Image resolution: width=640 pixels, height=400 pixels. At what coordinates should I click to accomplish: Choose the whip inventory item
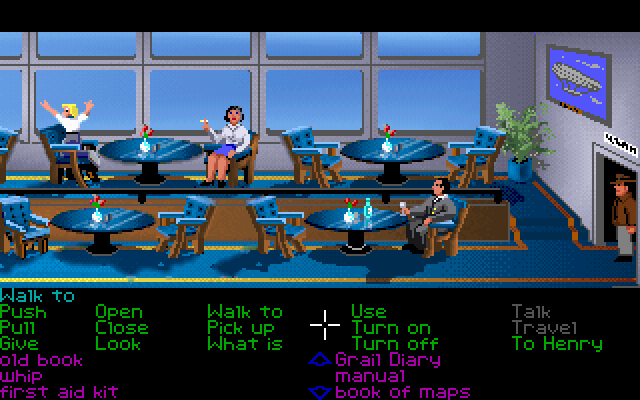[x=20, y=376]
